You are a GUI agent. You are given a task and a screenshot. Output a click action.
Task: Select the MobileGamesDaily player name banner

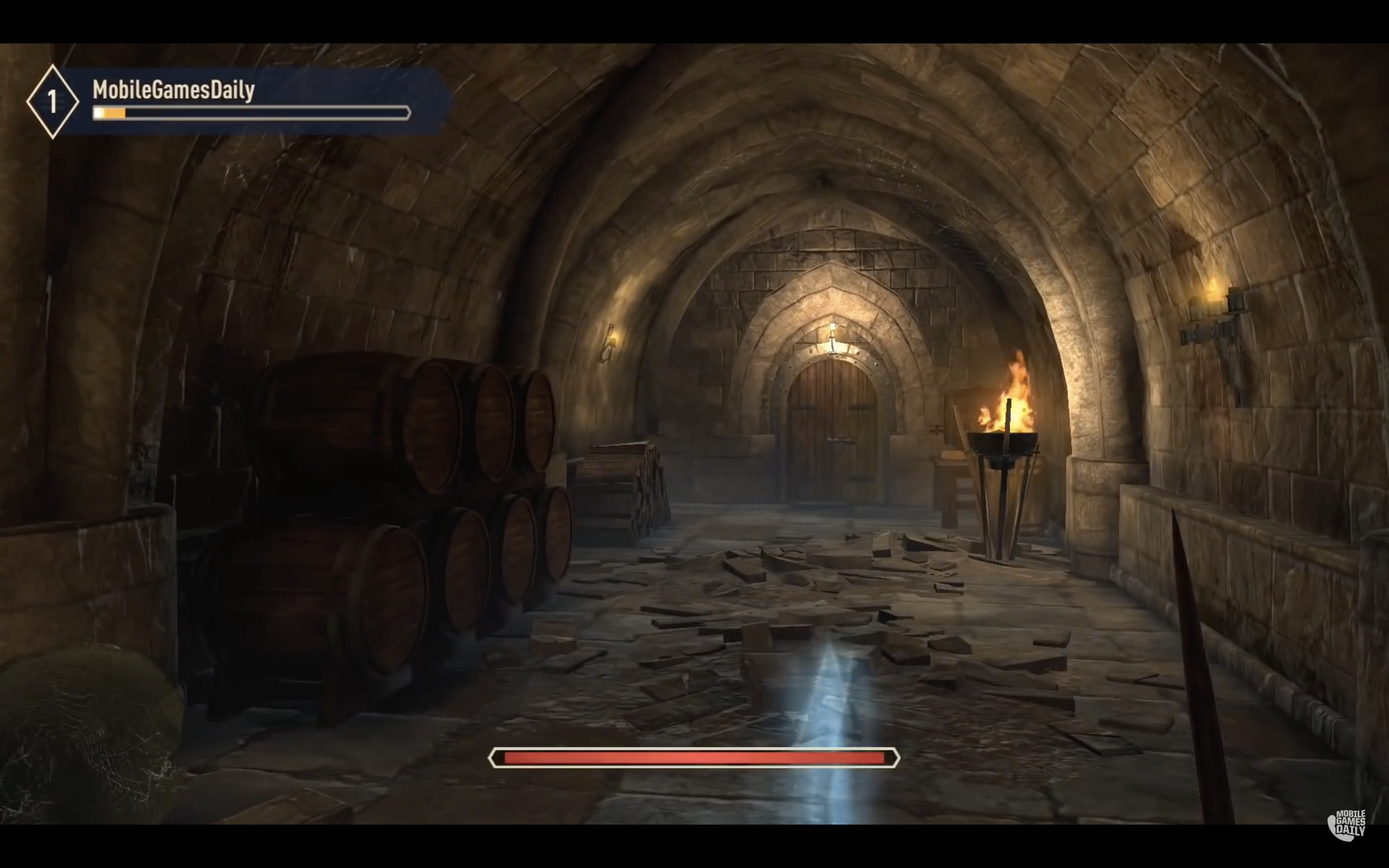173,90
